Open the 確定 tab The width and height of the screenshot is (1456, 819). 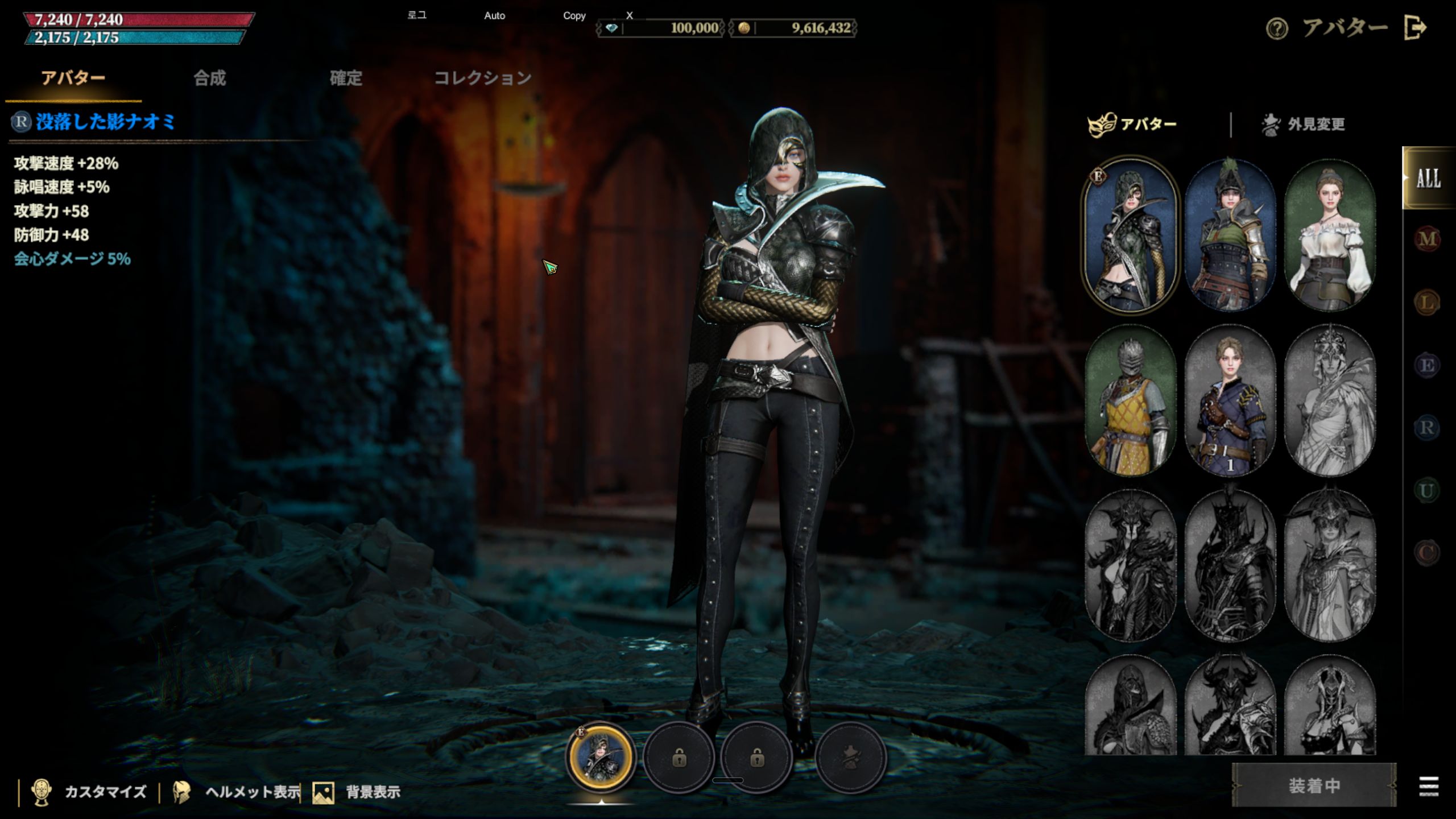(346, 78)
